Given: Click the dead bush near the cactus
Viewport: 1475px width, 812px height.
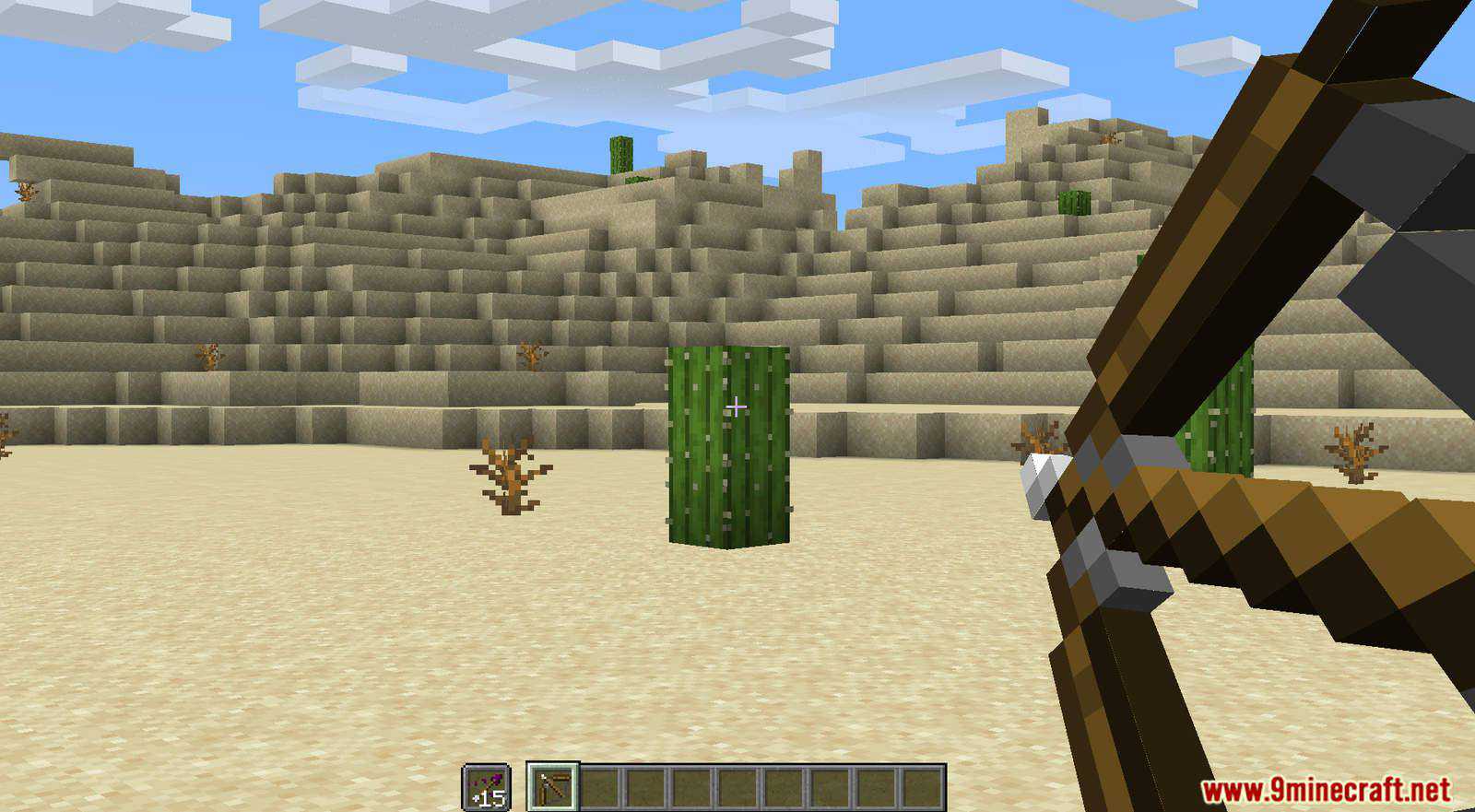Looking at the screenshot, I should click(x=509, y=479).
